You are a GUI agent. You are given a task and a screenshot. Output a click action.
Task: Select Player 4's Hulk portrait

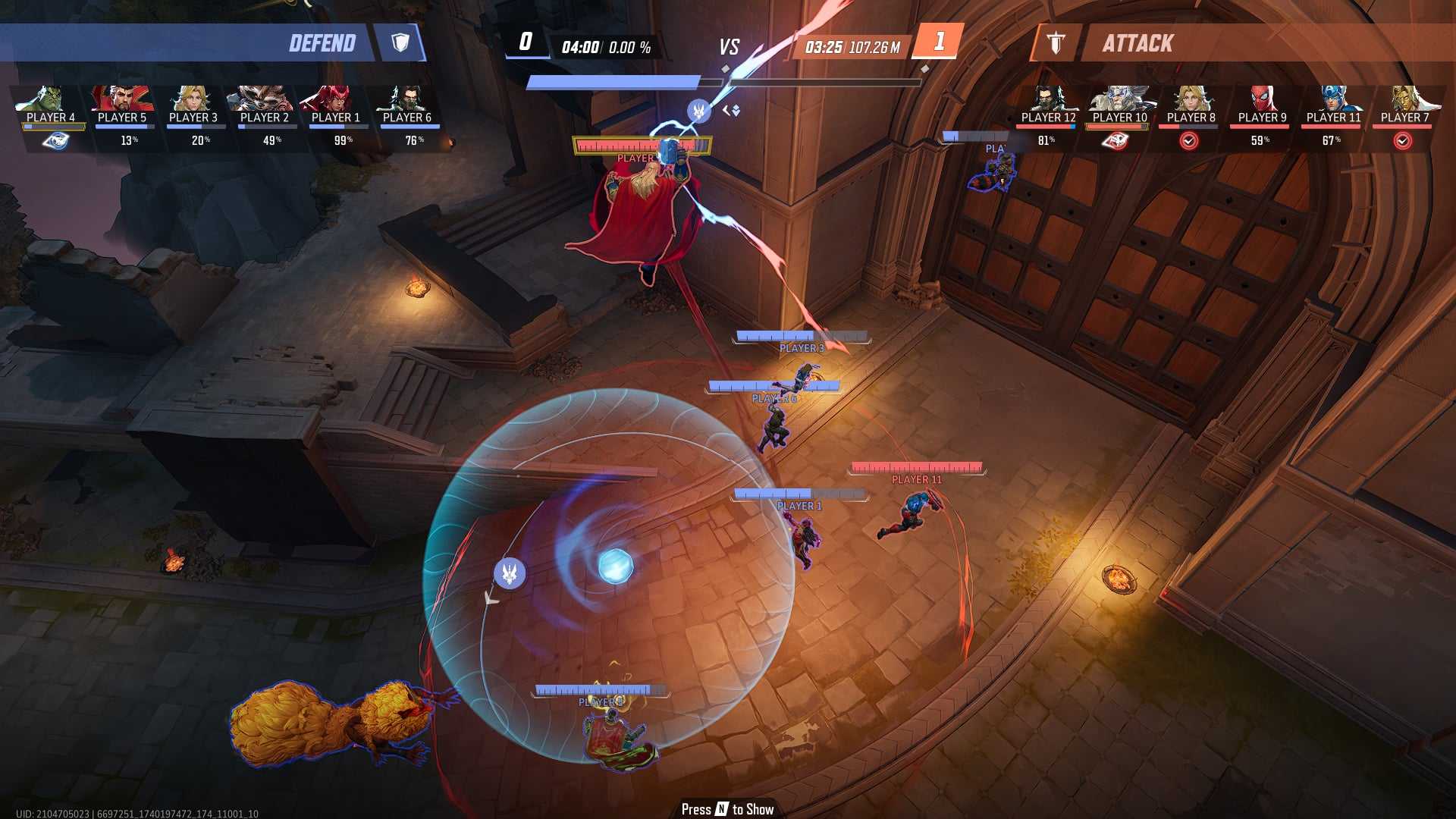[x=50, y=99]
